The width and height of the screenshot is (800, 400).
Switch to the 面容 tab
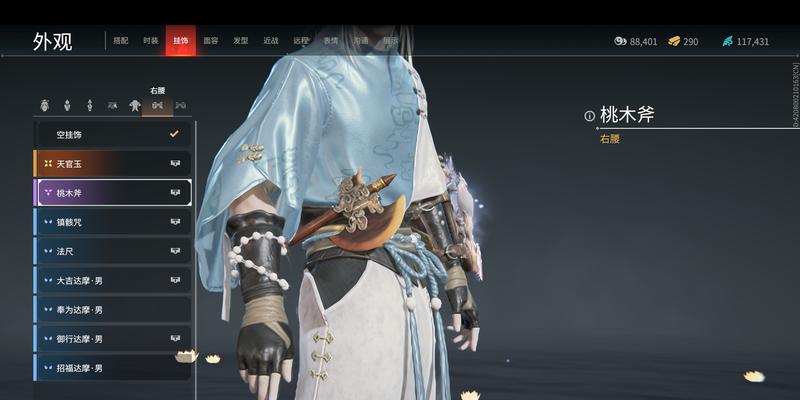pyautogui.click(x=211, y=41)
